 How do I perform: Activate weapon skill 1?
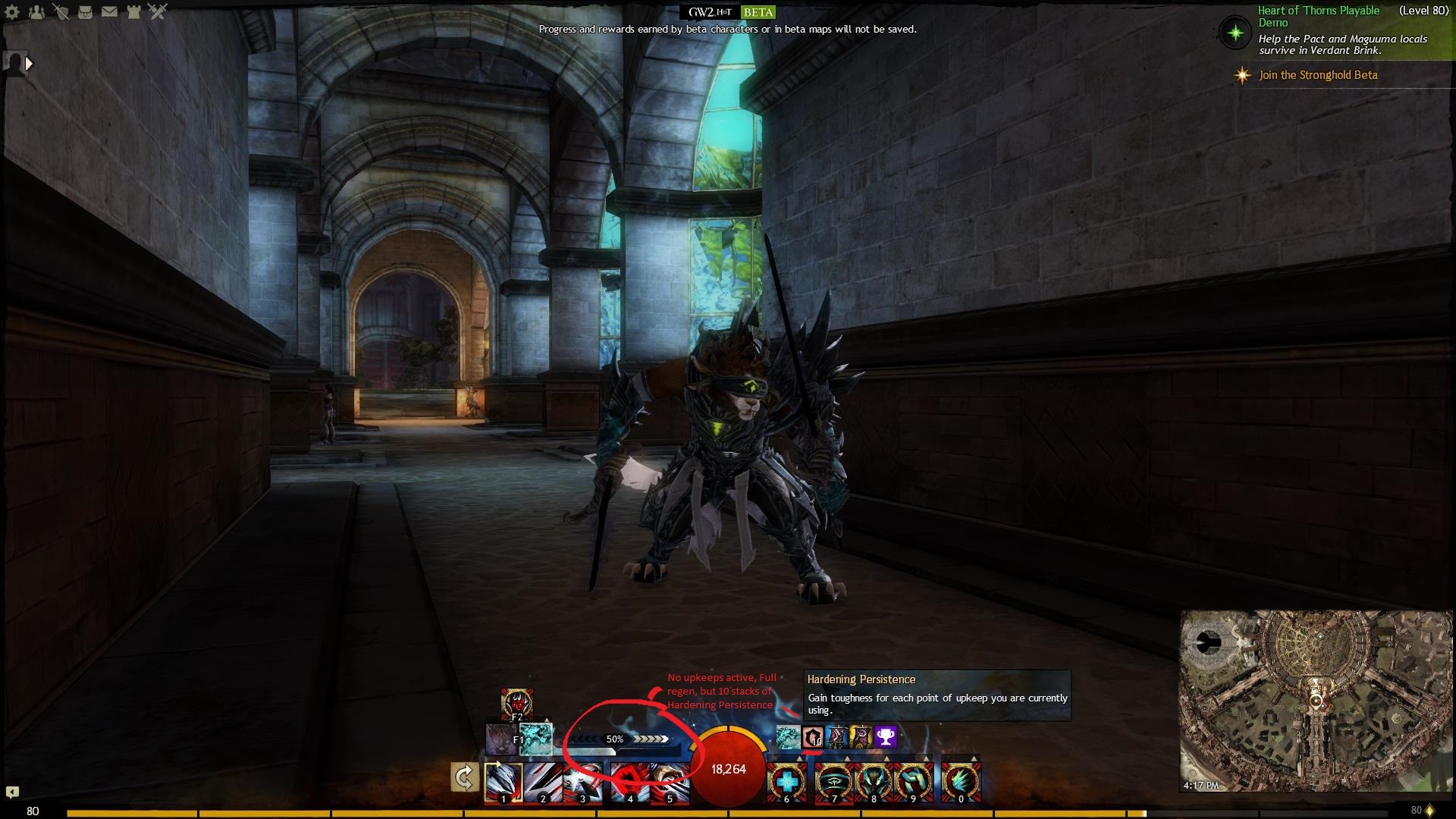(504, 782)
